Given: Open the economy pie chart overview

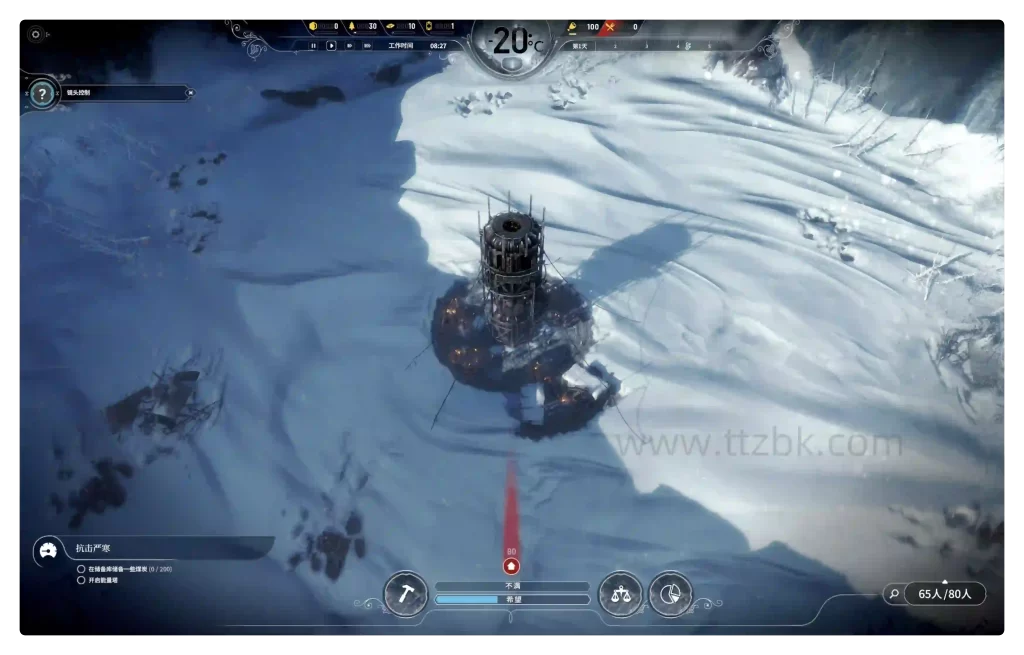Looking at the screenshot, I should [670, 594].
